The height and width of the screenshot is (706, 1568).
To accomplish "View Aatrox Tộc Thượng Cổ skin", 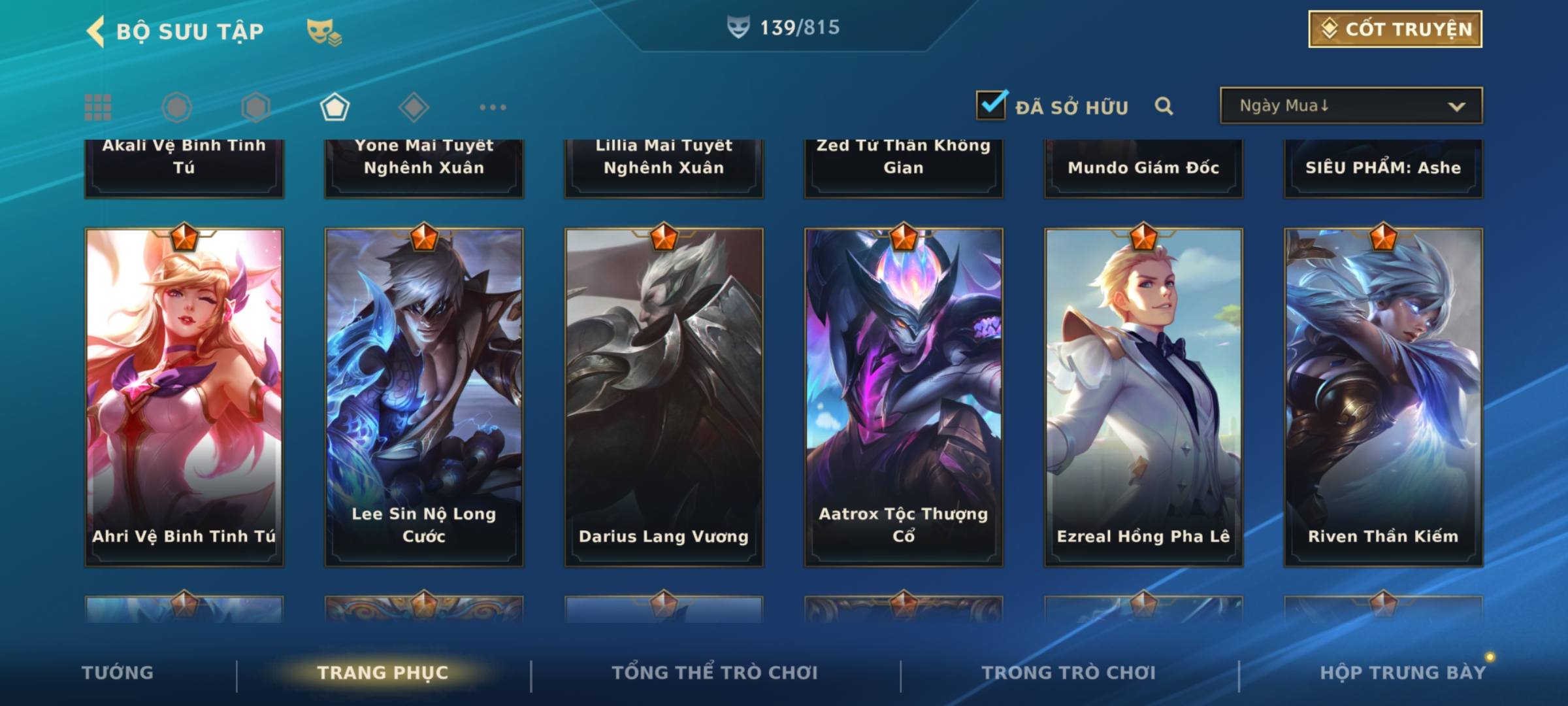I will (904, 396).
